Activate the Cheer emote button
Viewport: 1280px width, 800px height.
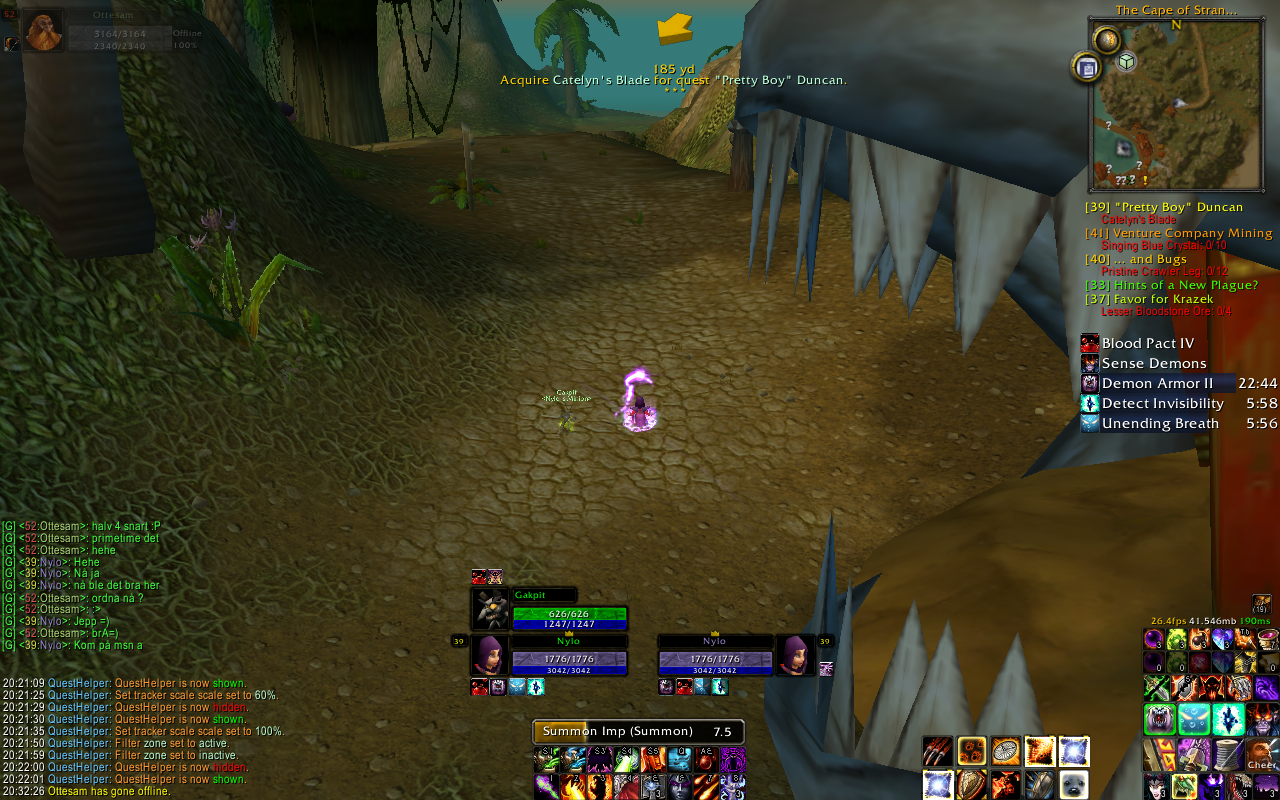coord(1262,754)
